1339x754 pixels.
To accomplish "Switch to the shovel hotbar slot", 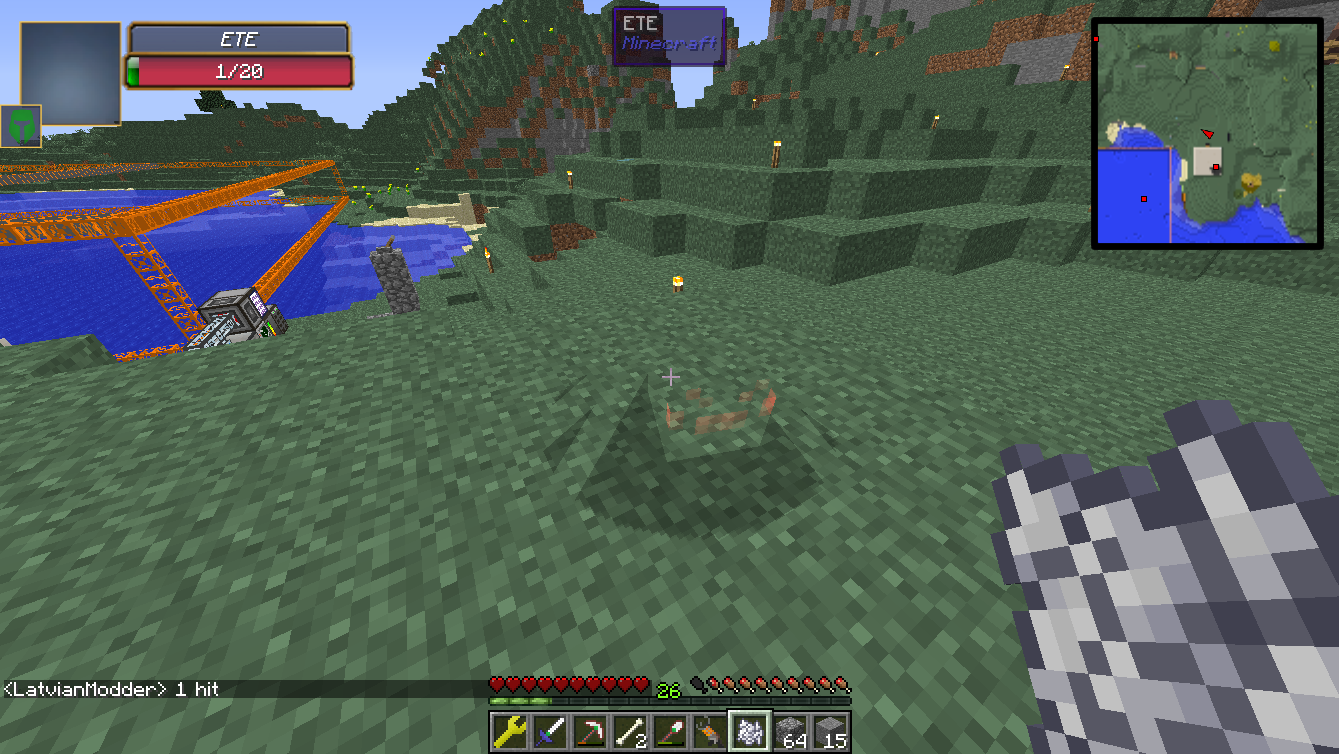I will point(670,731).
